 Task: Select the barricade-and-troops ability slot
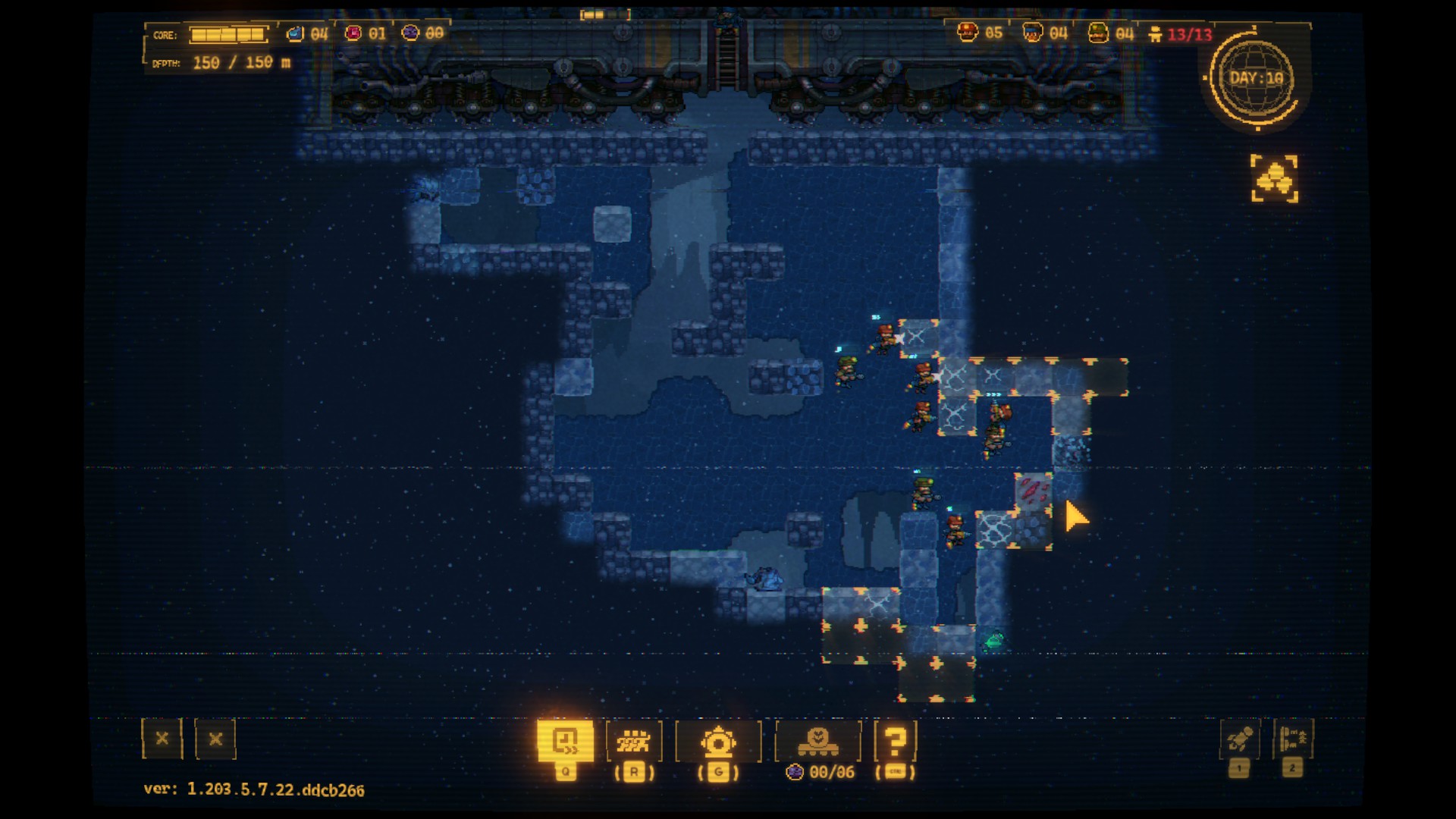(1292, 739)
